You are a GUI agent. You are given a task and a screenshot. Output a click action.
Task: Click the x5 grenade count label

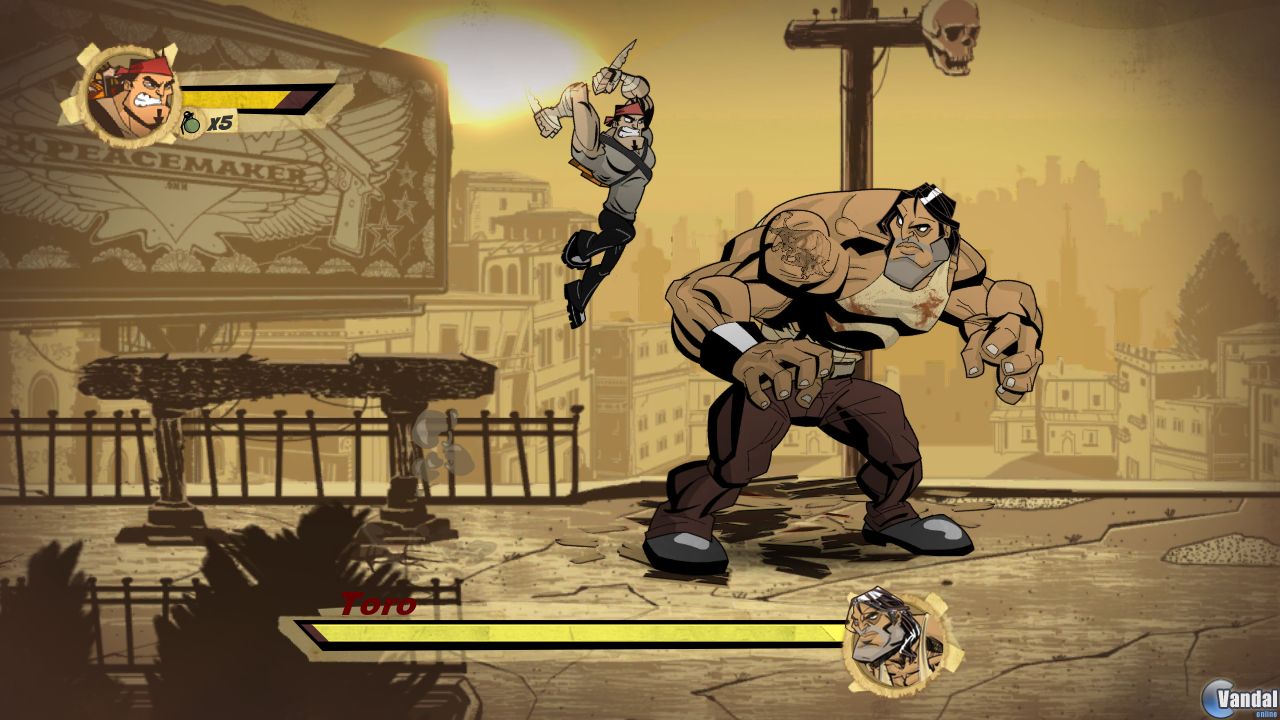pos(221,121)
